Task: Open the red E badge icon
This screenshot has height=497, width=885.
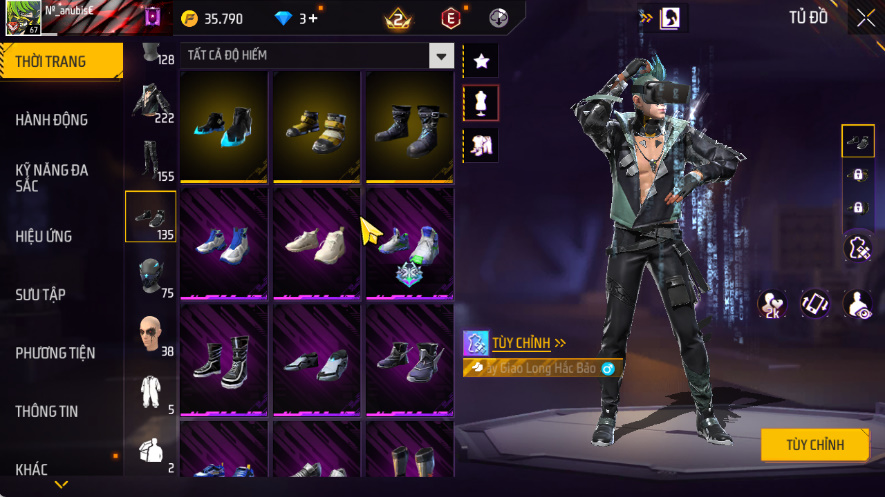Action: (x=452, y=18)
